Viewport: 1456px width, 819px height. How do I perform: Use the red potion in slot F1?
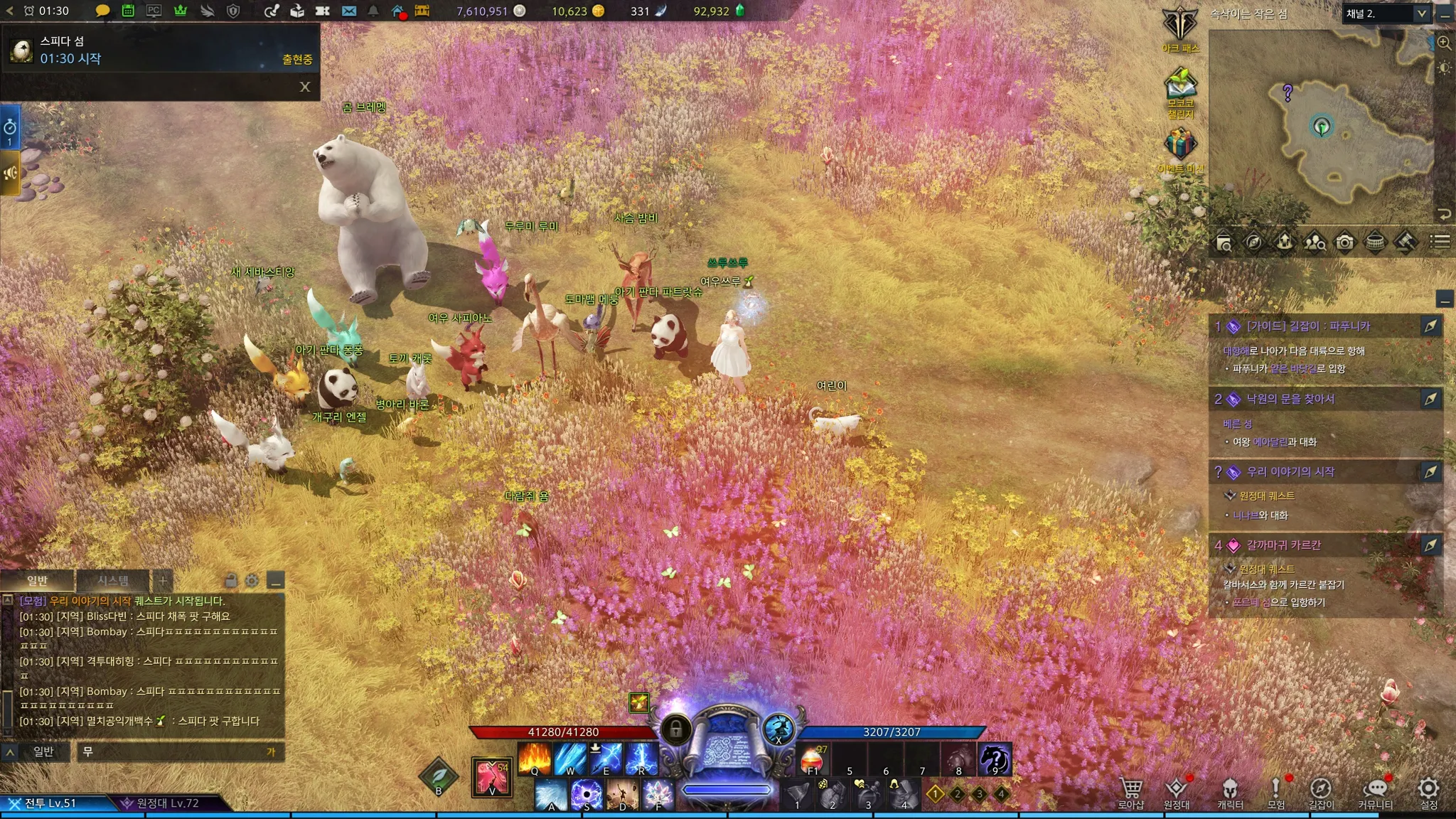click(813, 759)
